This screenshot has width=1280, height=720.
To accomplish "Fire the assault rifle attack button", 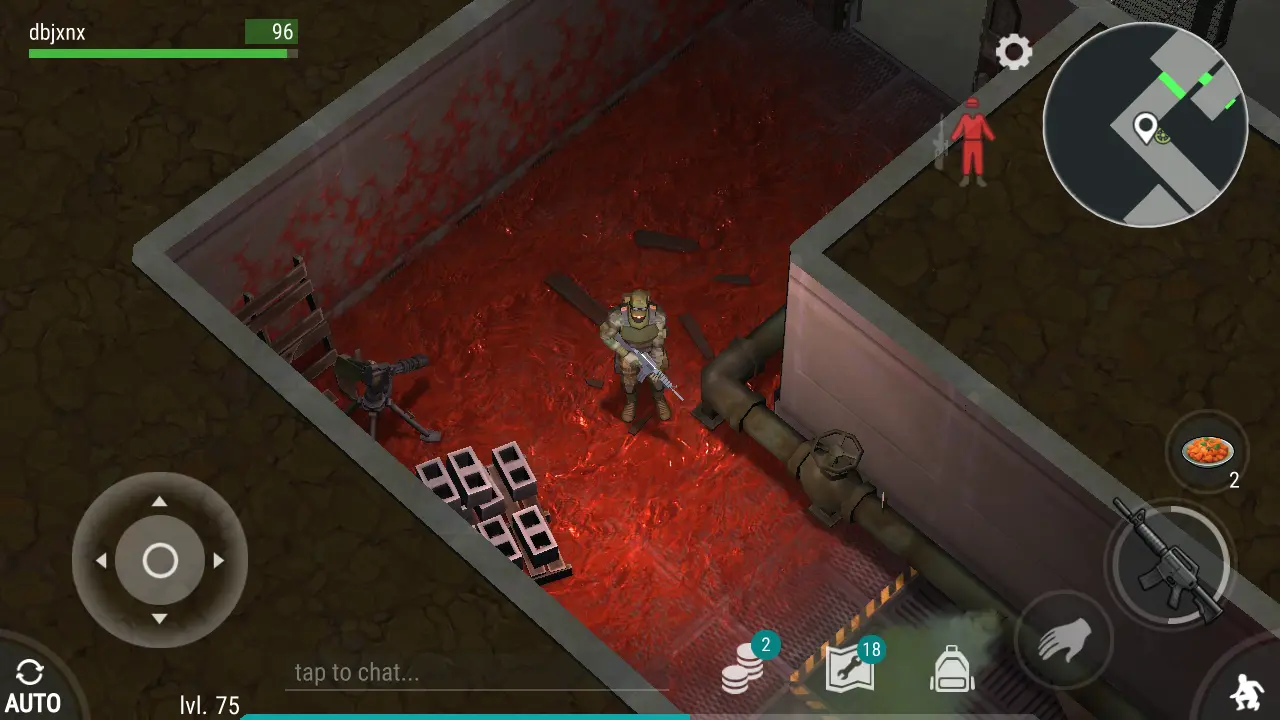I will (x=1169, y=562).
